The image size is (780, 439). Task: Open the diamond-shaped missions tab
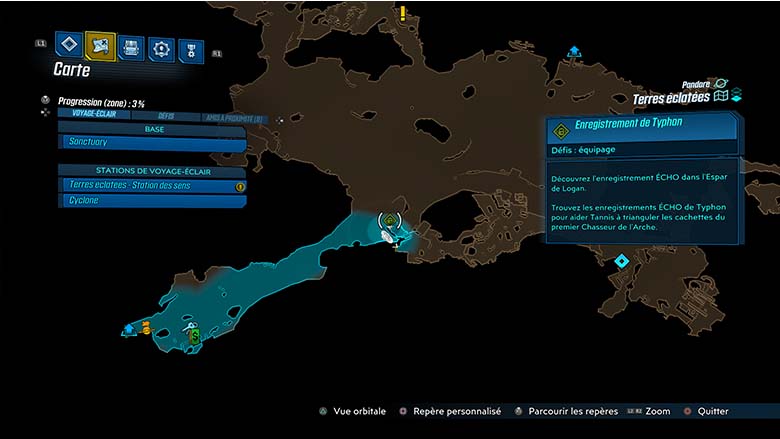pos(68,45)
